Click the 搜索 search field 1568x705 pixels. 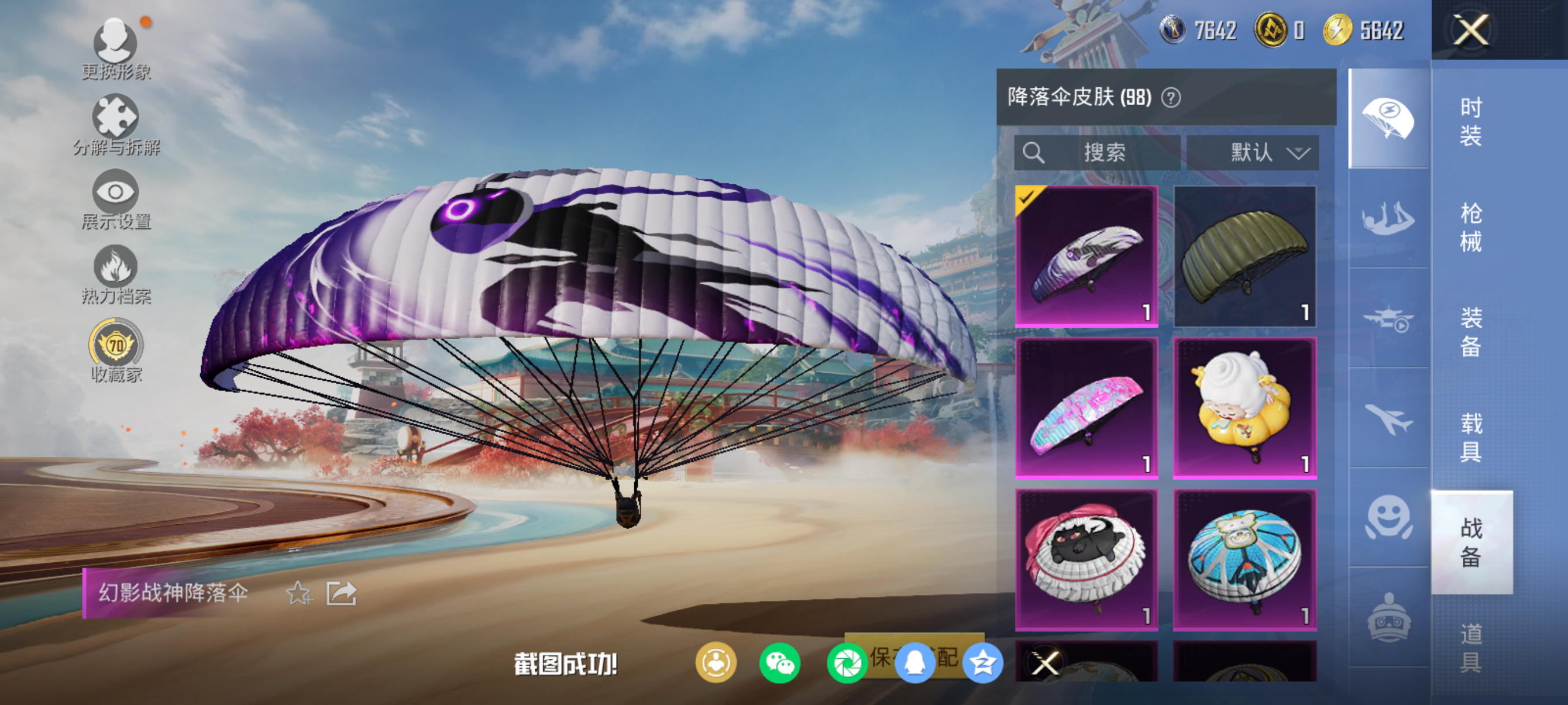pos(1097,152)
